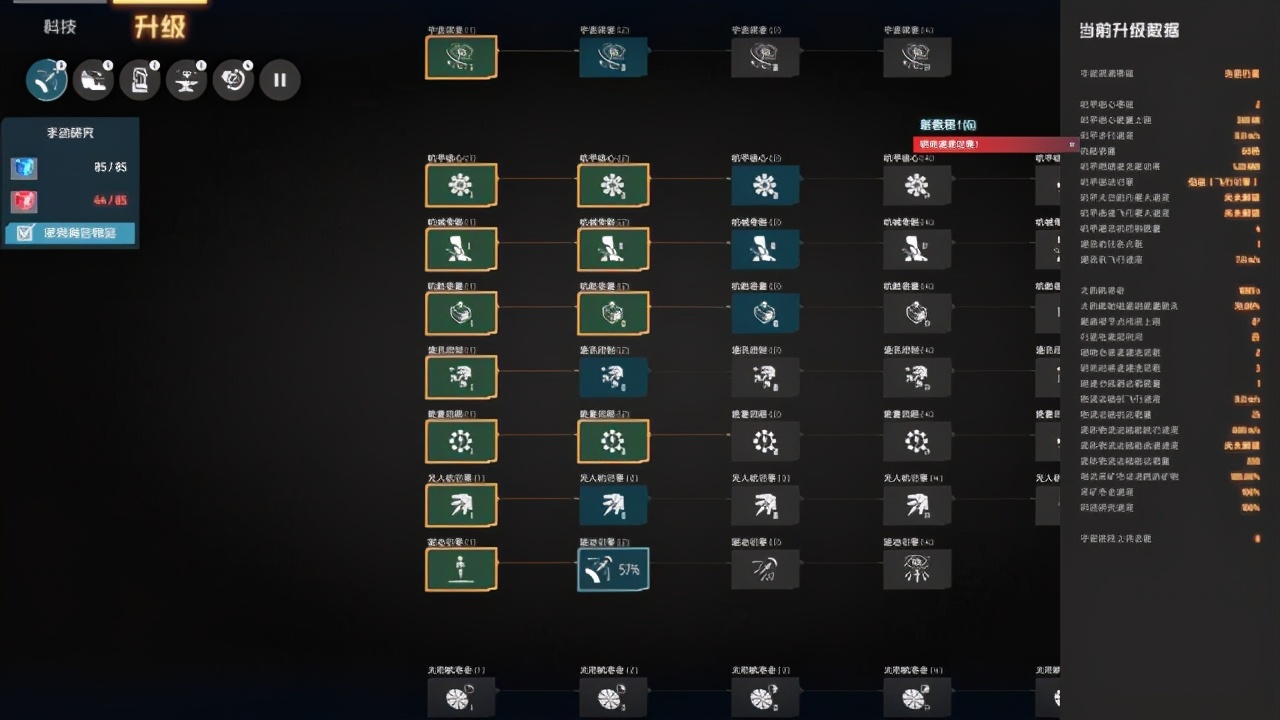Click the fan icon in the bottom upgrade row
This screenshot has height=720, width=1280.
[461, 697]
